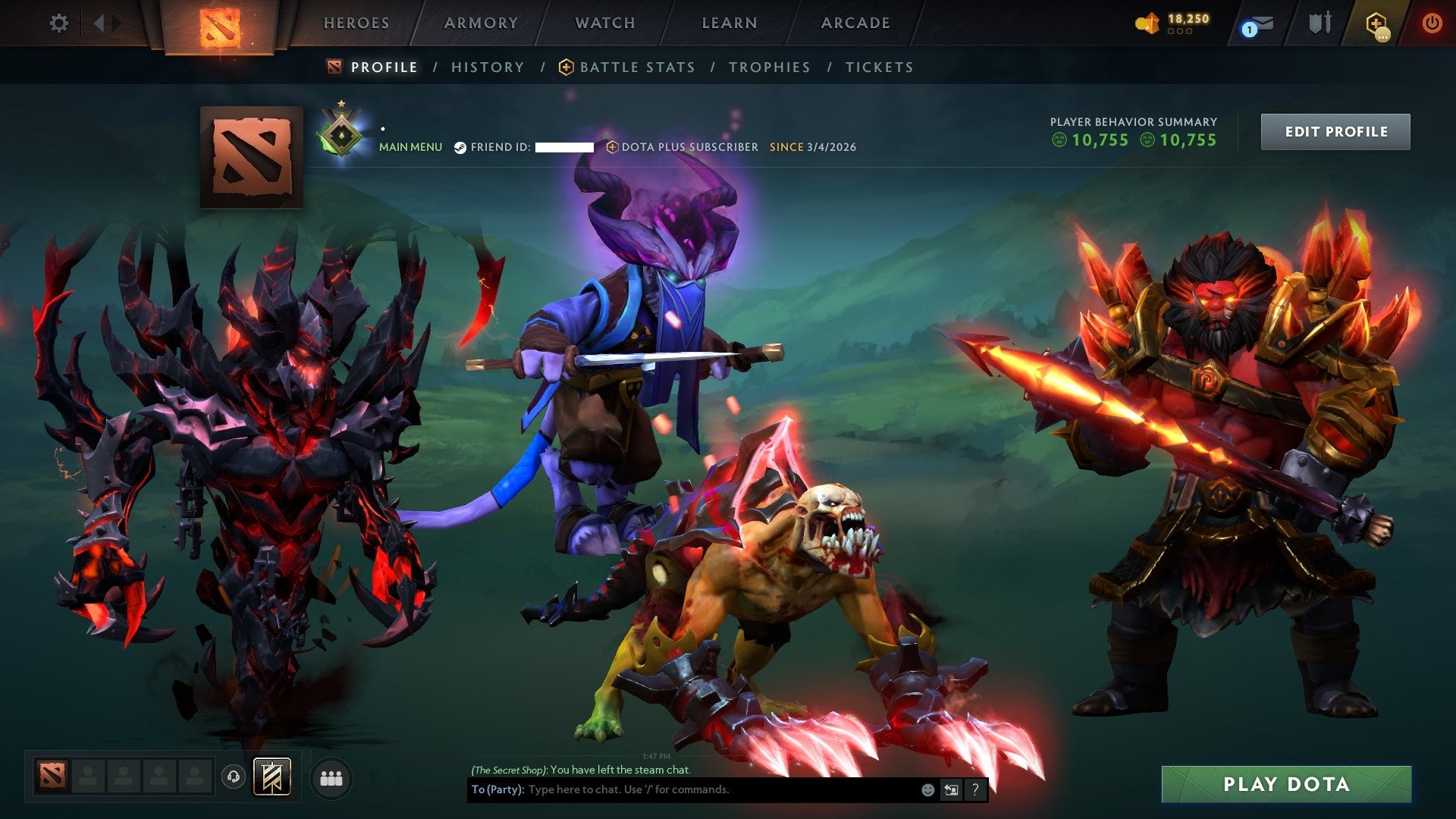The image size is (1456, 819).
Task: Click the shard currency icon showing 18,250
Action: click(1147, 23)
